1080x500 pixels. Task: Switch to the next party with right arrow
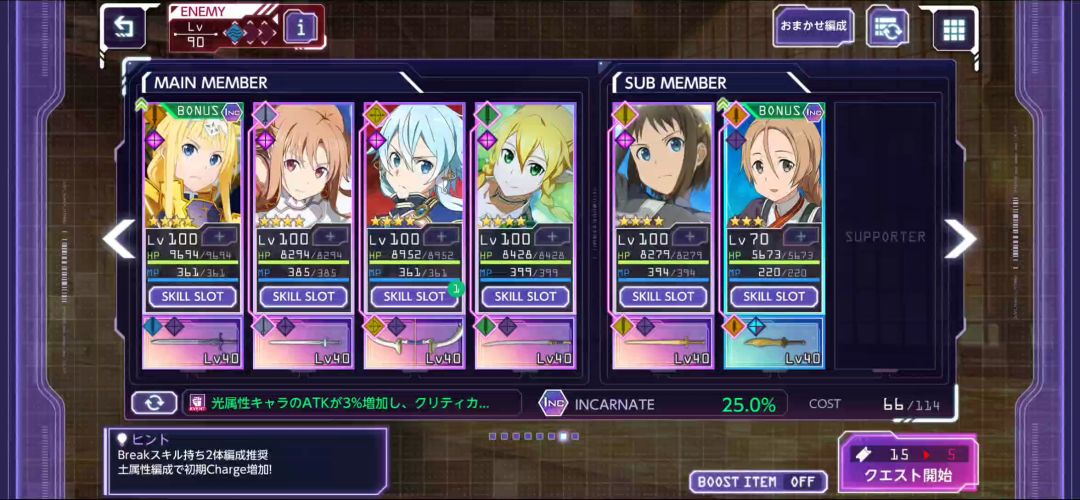point(961,238)
